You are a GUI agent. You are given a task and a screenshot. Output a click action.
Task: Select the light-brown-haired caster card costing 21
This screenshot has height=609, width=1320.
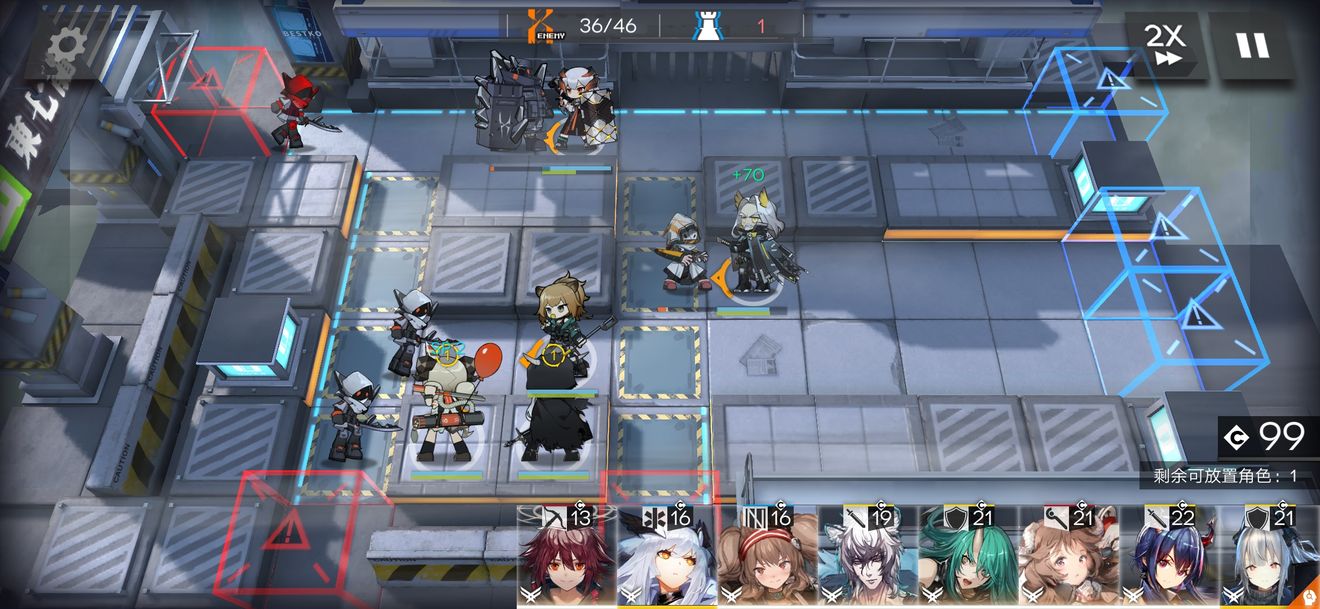(x=1069, y=558)
